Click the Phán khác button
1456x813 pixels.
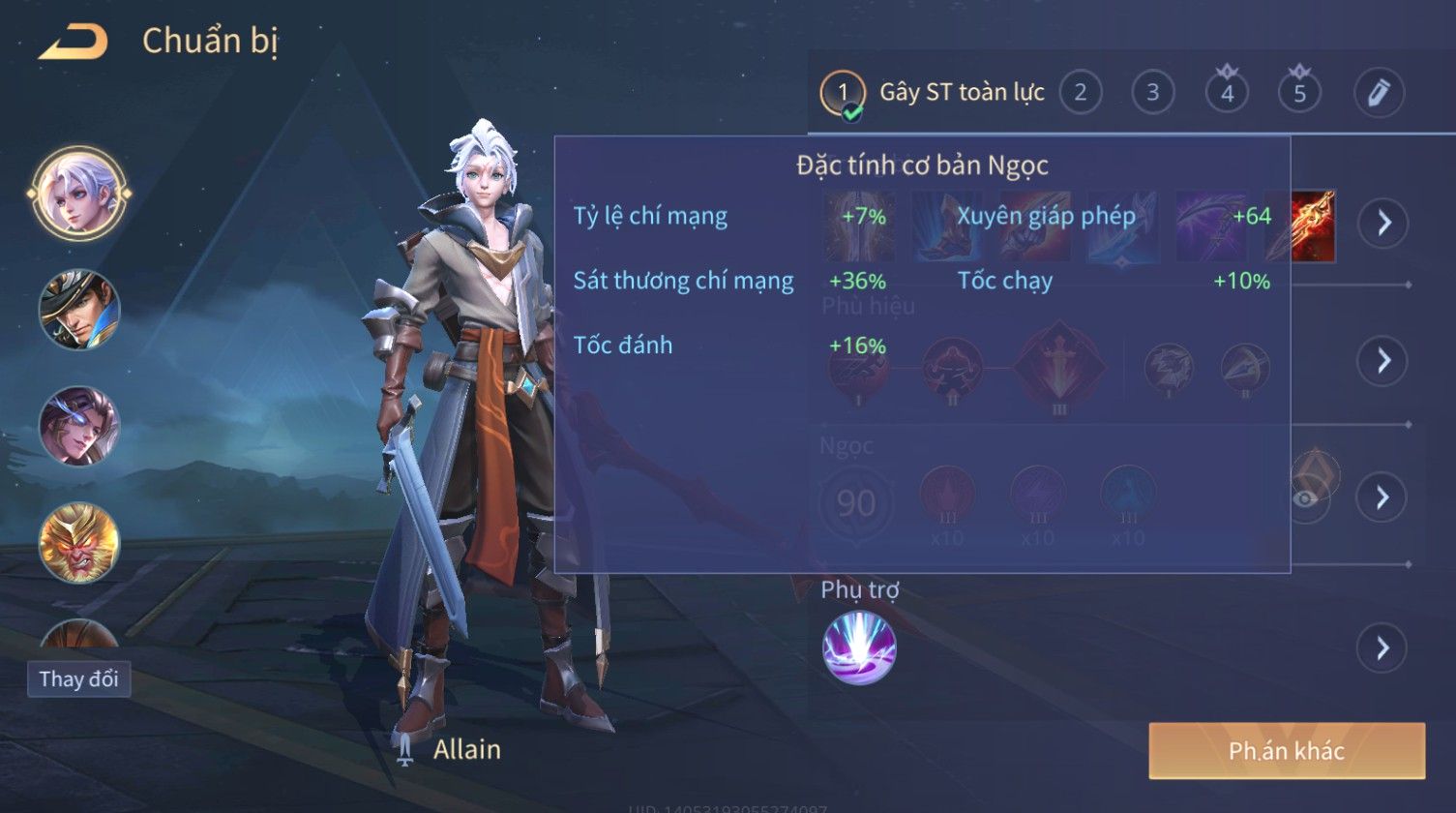pyautogui.click(x=1286, y=751)
